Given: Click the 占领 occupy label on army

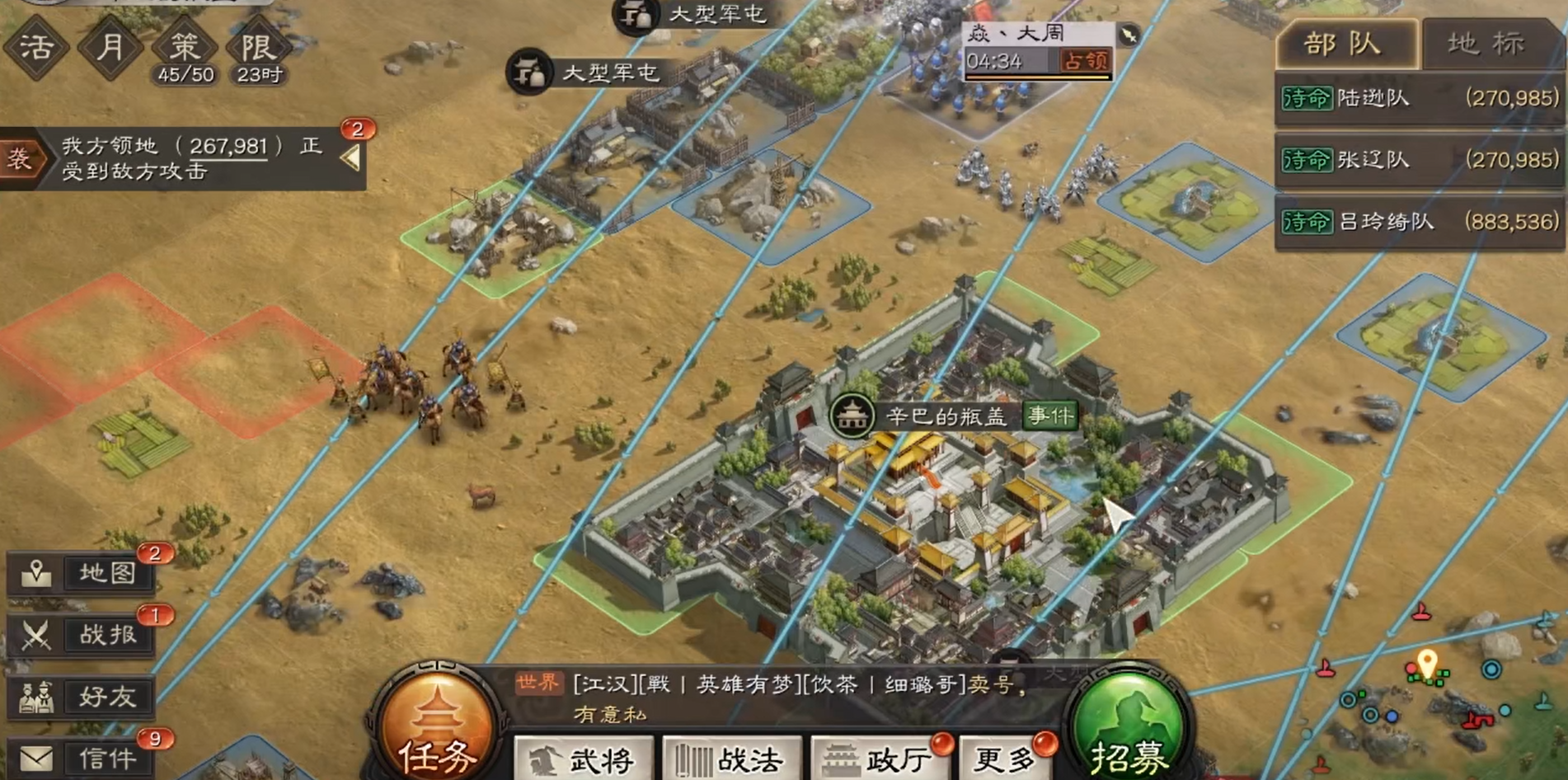Looking at the screenshot, I should [x=1084, y=61].
